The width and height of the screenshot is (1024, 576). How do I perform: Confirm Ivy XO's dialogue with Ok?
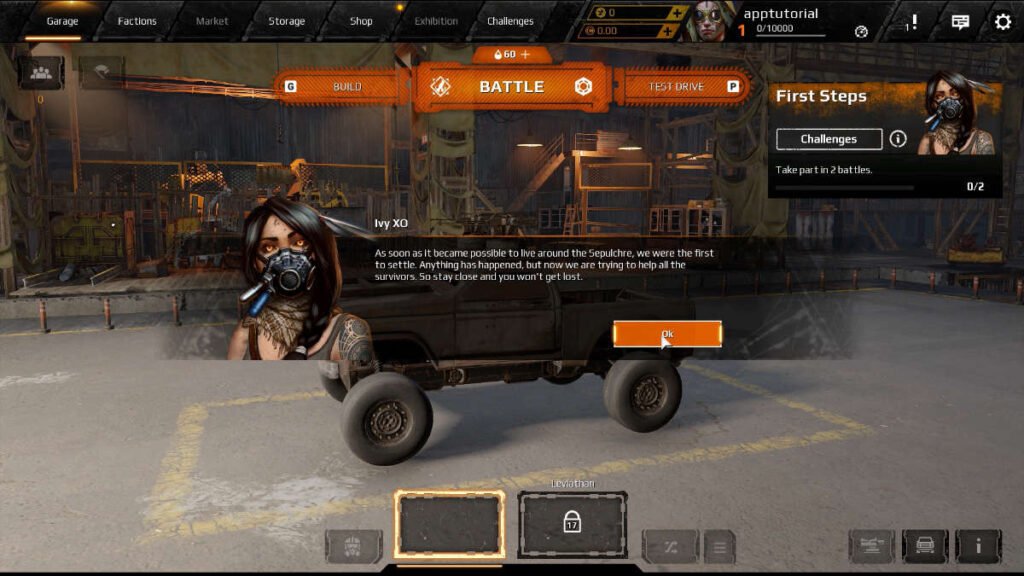coord(667,334)
